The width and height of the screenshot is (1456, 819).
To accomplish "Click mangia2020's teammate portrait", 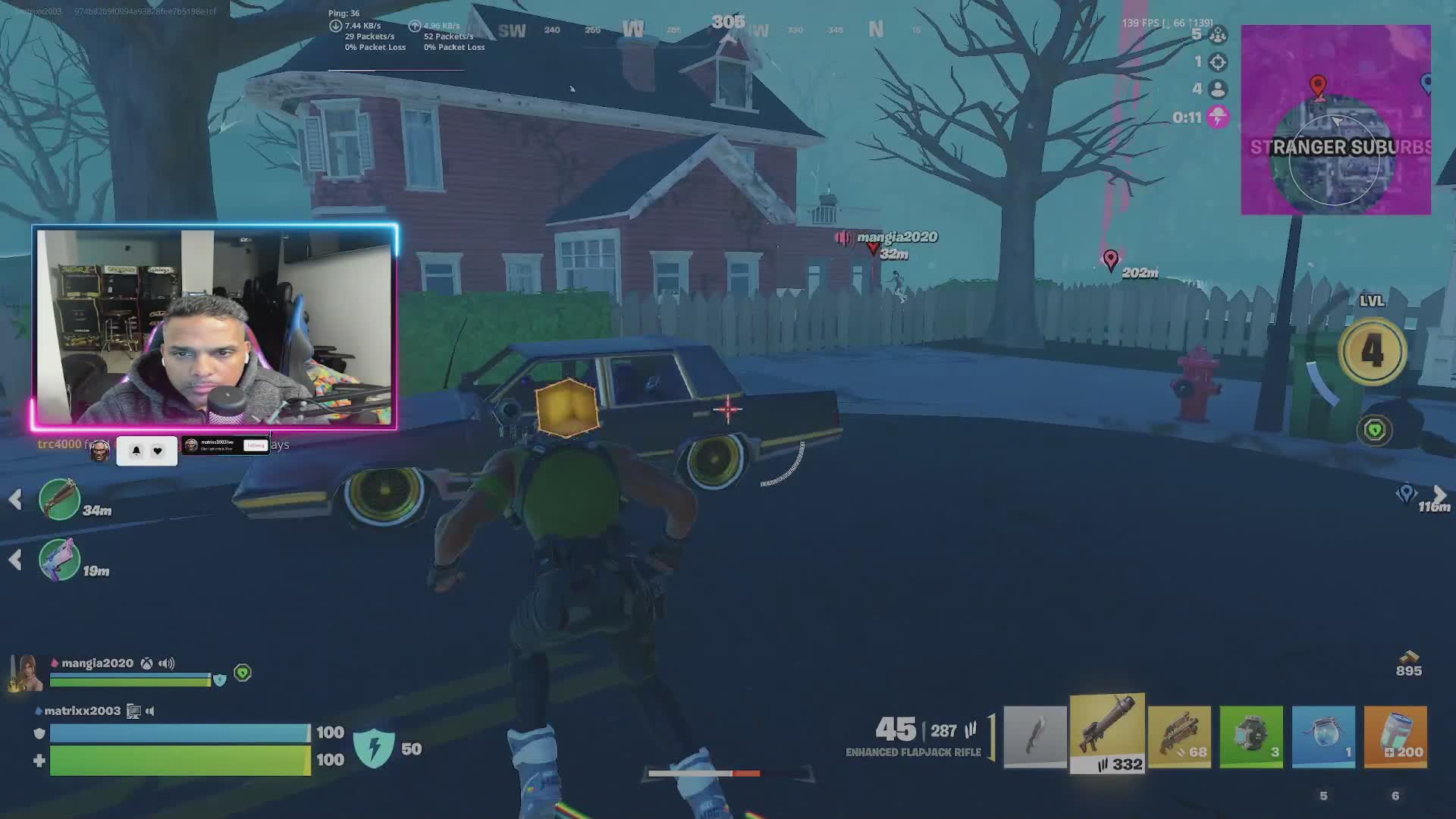I will 27,673.
